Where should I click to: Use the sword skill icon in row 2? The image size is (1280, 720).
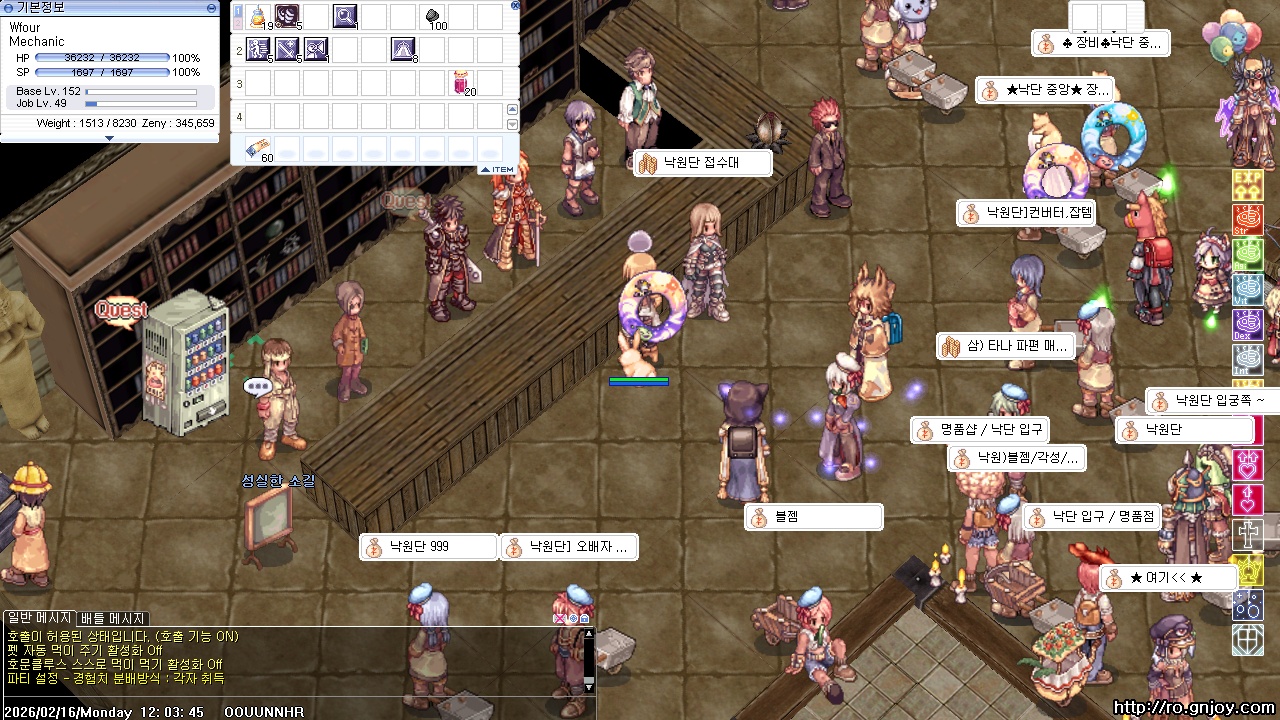(288, 47)
